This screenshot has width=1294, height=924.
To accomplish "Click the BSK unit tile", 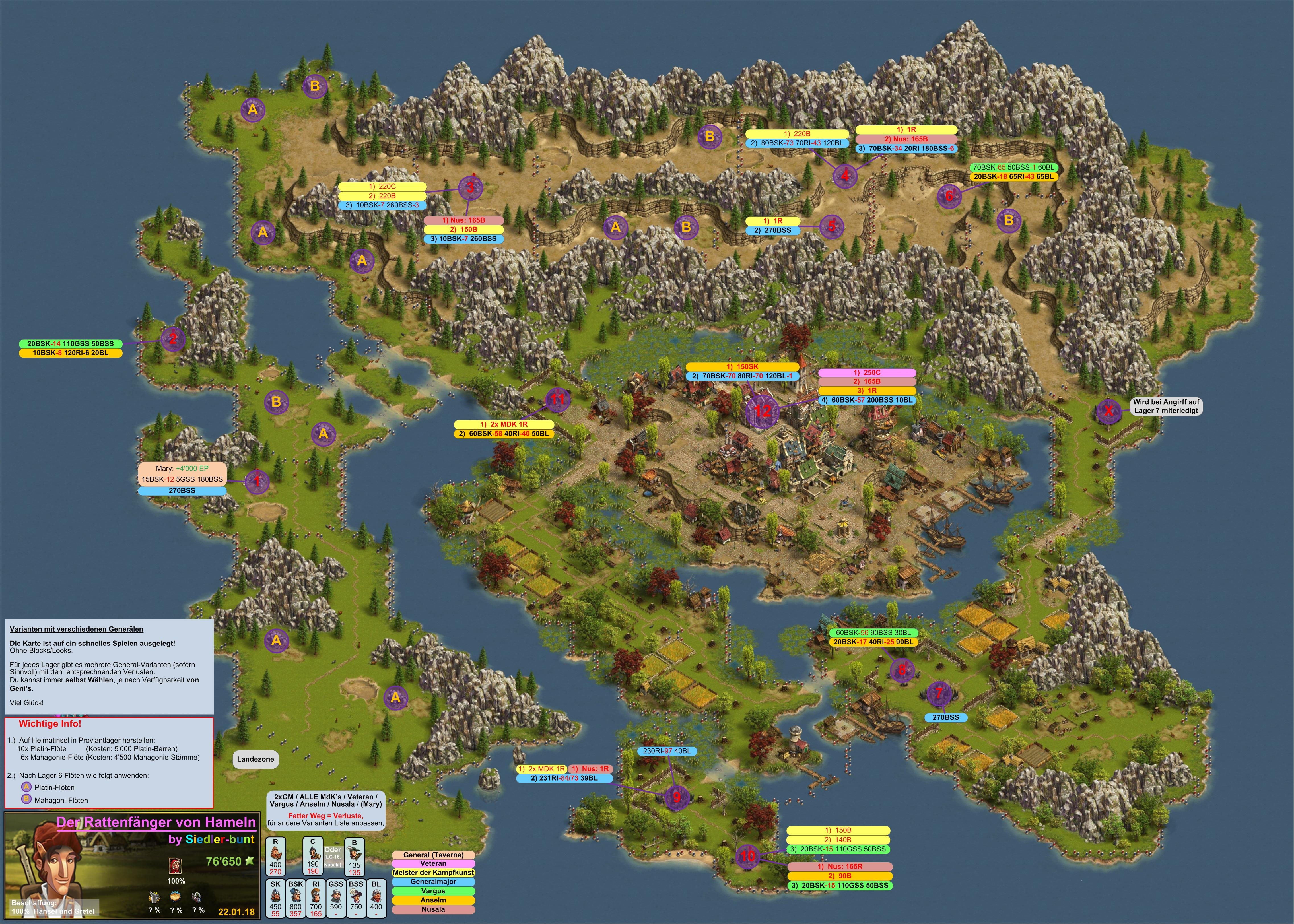I will [x=295, y=898].
